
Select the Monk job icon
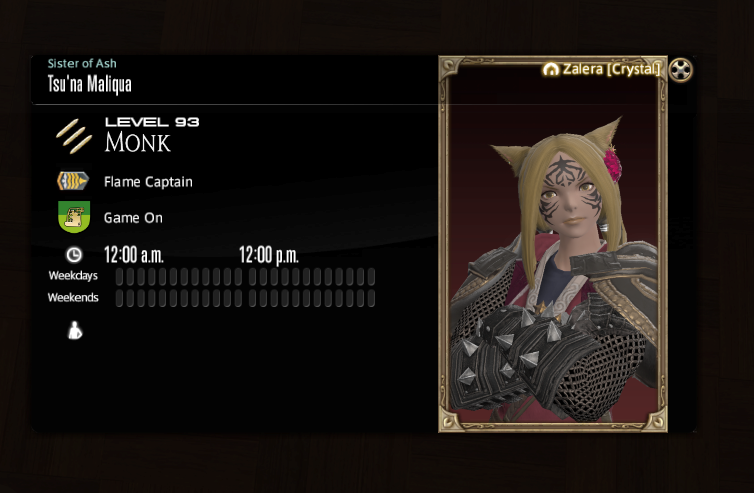pyautogui.click(x=74, y=135)
